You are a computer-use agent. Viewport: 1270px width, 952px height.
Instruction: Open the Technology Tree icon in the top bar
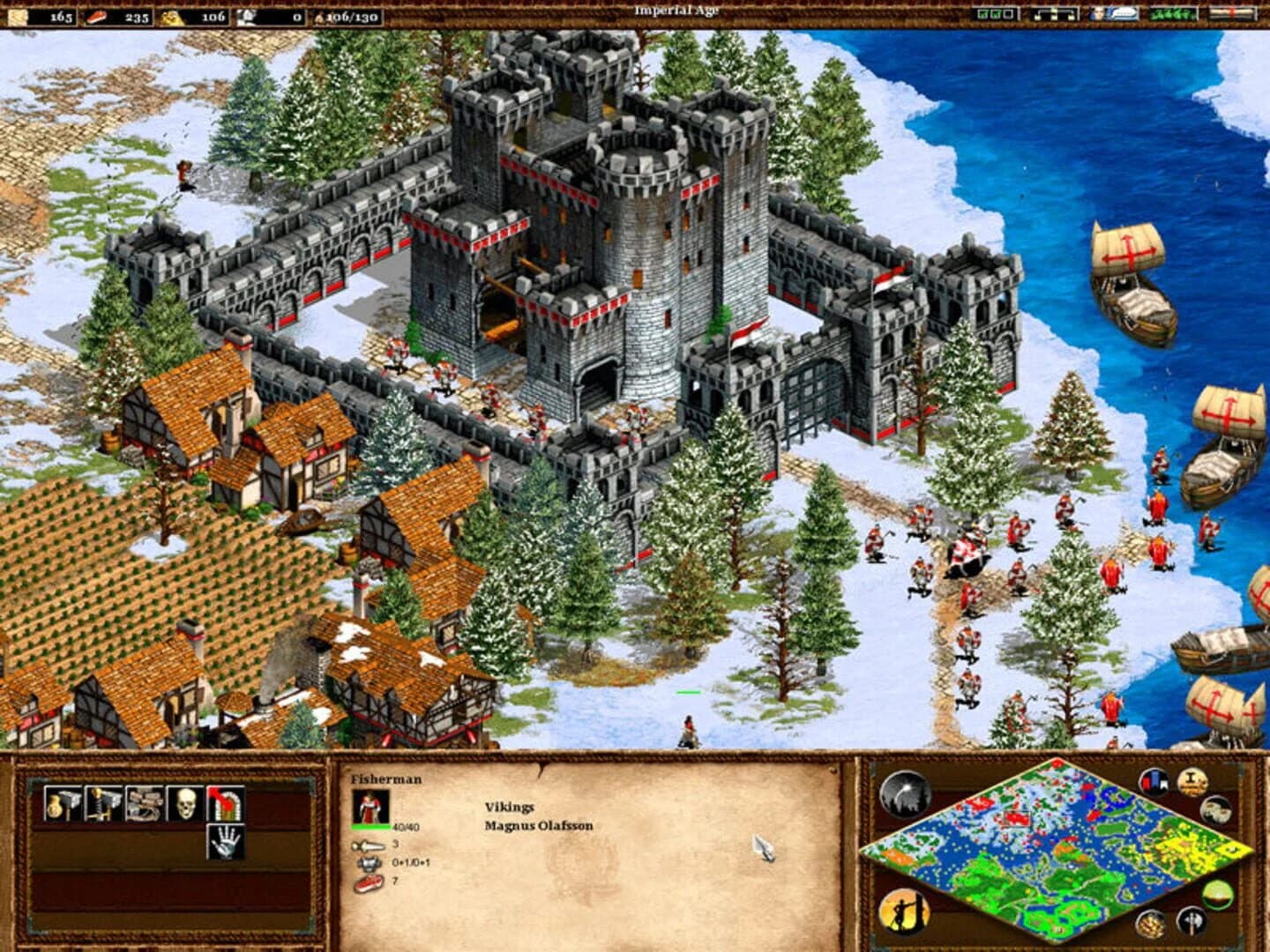pos(1054,14)
